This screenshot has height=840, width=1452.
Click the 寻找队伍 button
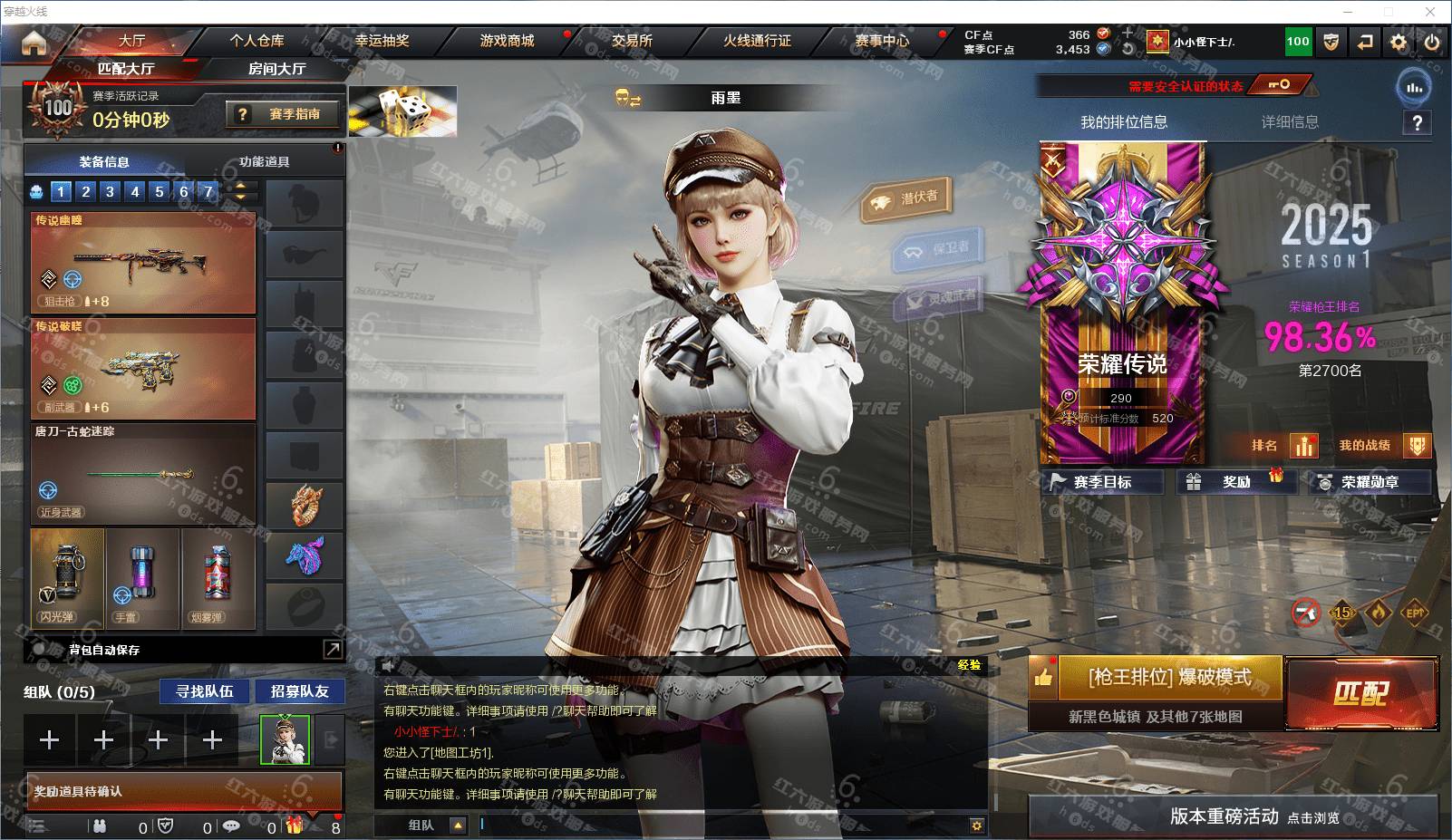[204, 691]
